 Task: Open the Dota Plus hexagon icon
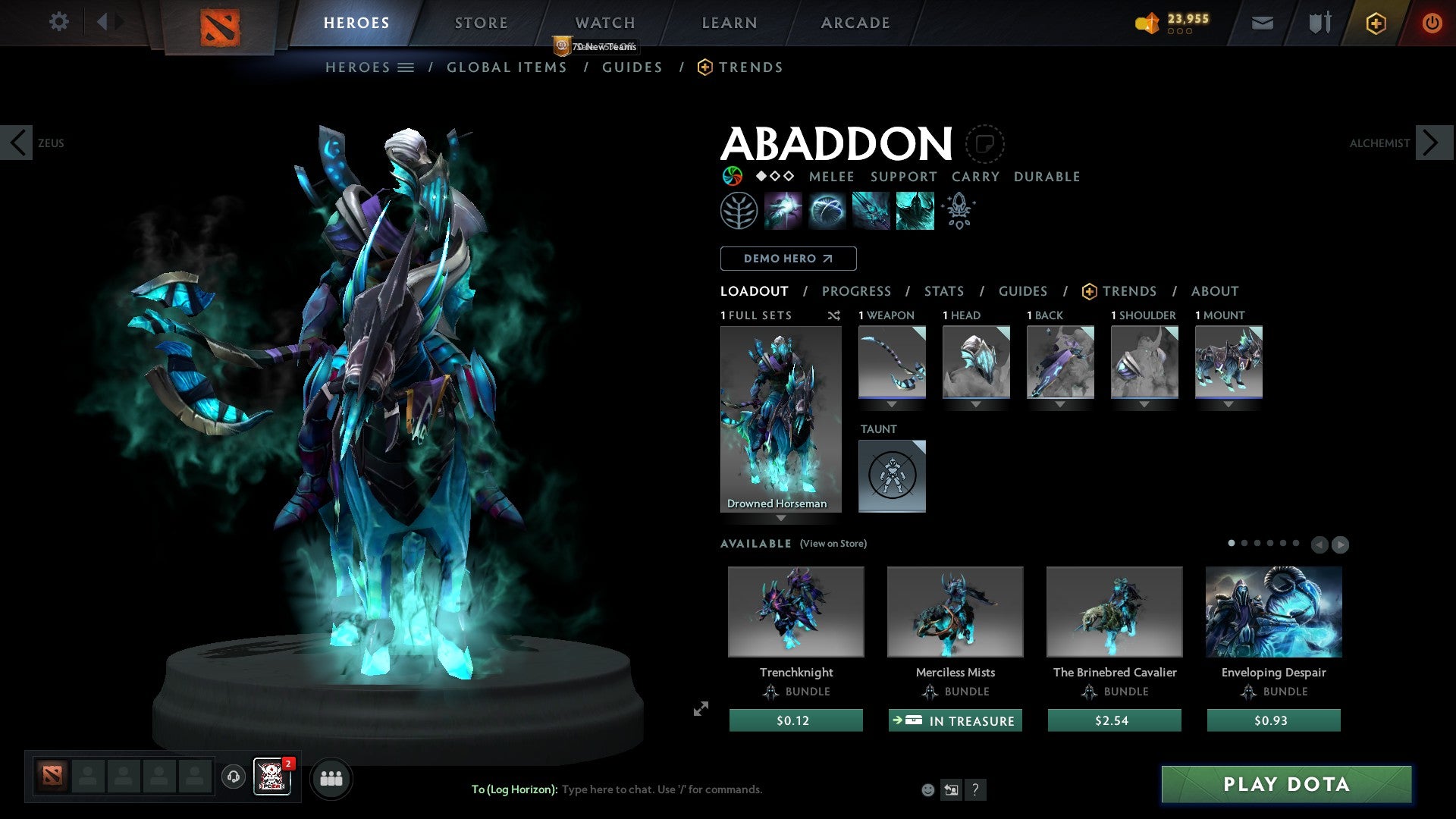pyautogui.click(x=1376, y=23)
